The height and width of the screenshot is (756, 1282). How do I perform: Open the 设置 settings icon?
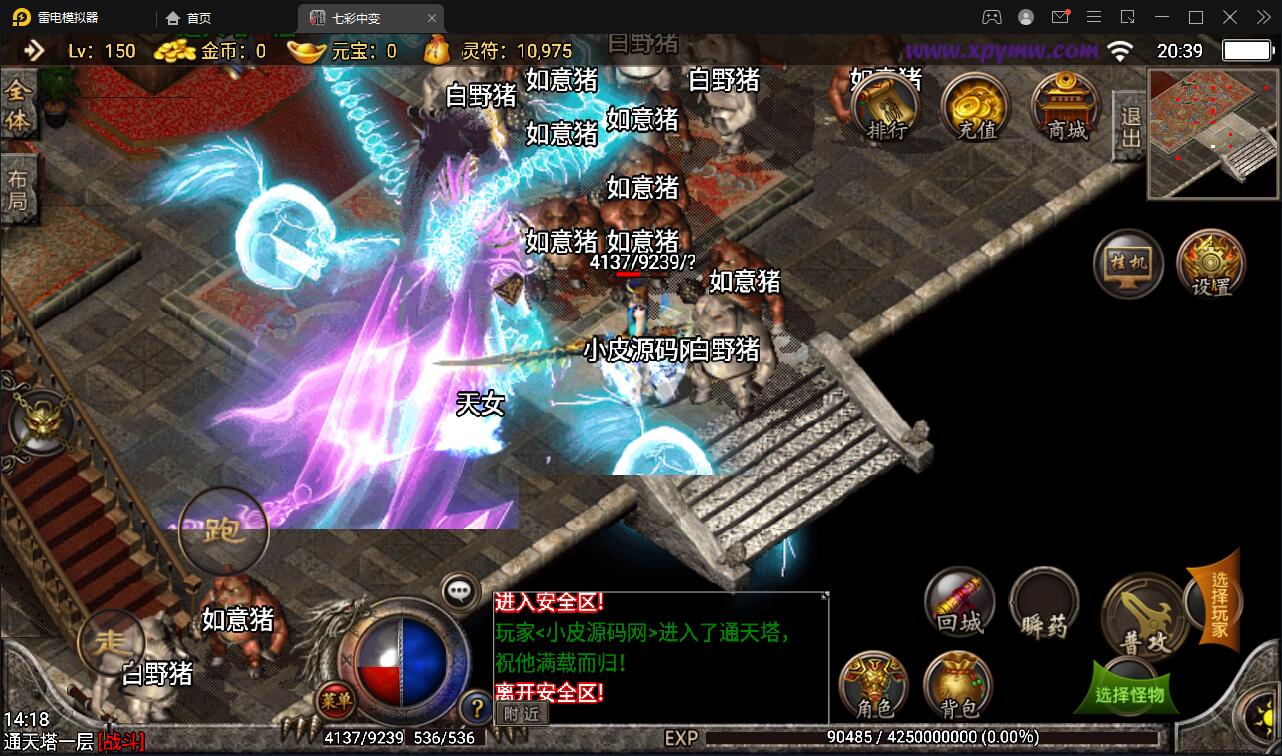1211,264
